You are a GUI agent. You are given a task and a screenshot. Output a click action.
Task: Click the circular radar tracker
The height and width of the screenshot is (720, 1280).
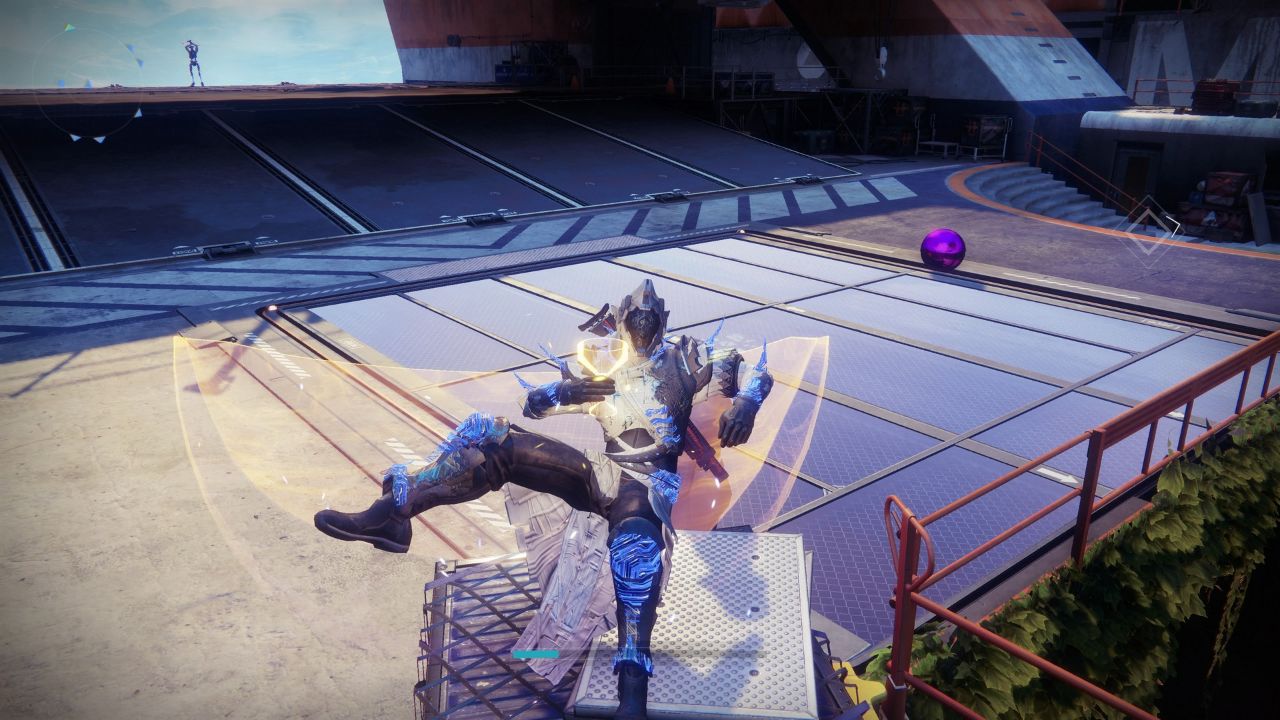(88, 82)
